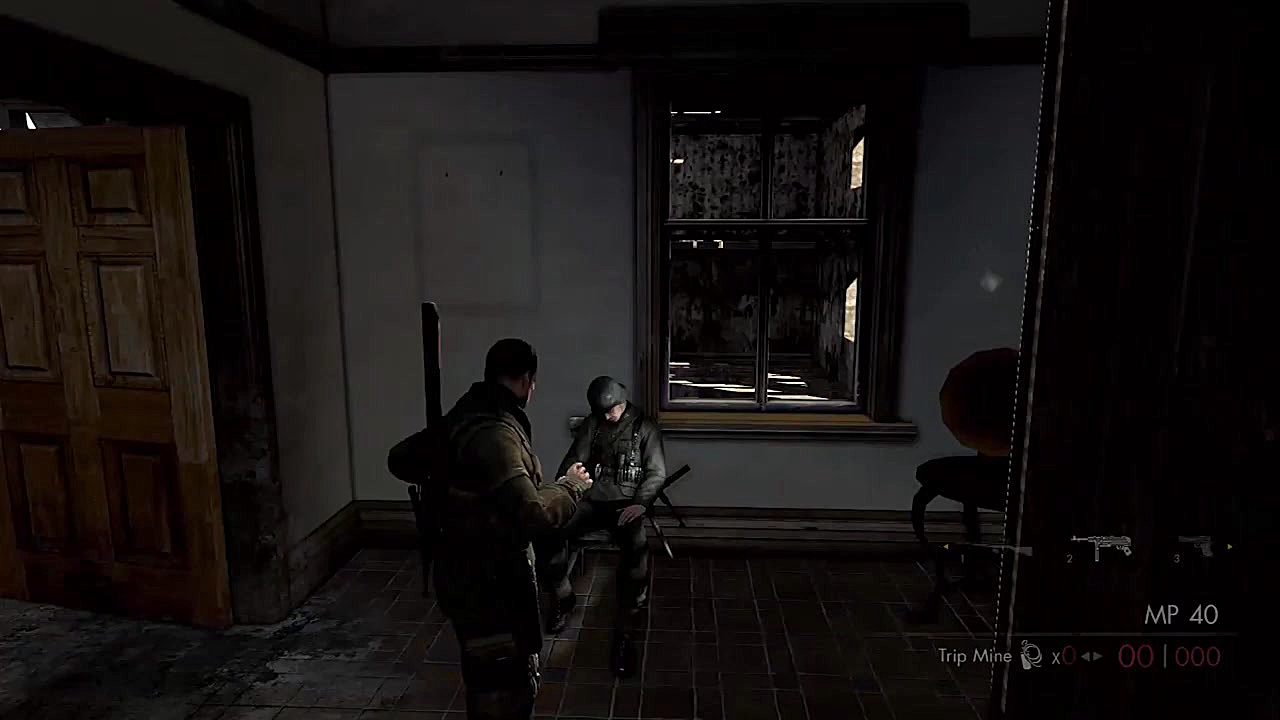1280x720 pixels.
Task: Click the Trip Mine text label
Action: coord(973,657)
